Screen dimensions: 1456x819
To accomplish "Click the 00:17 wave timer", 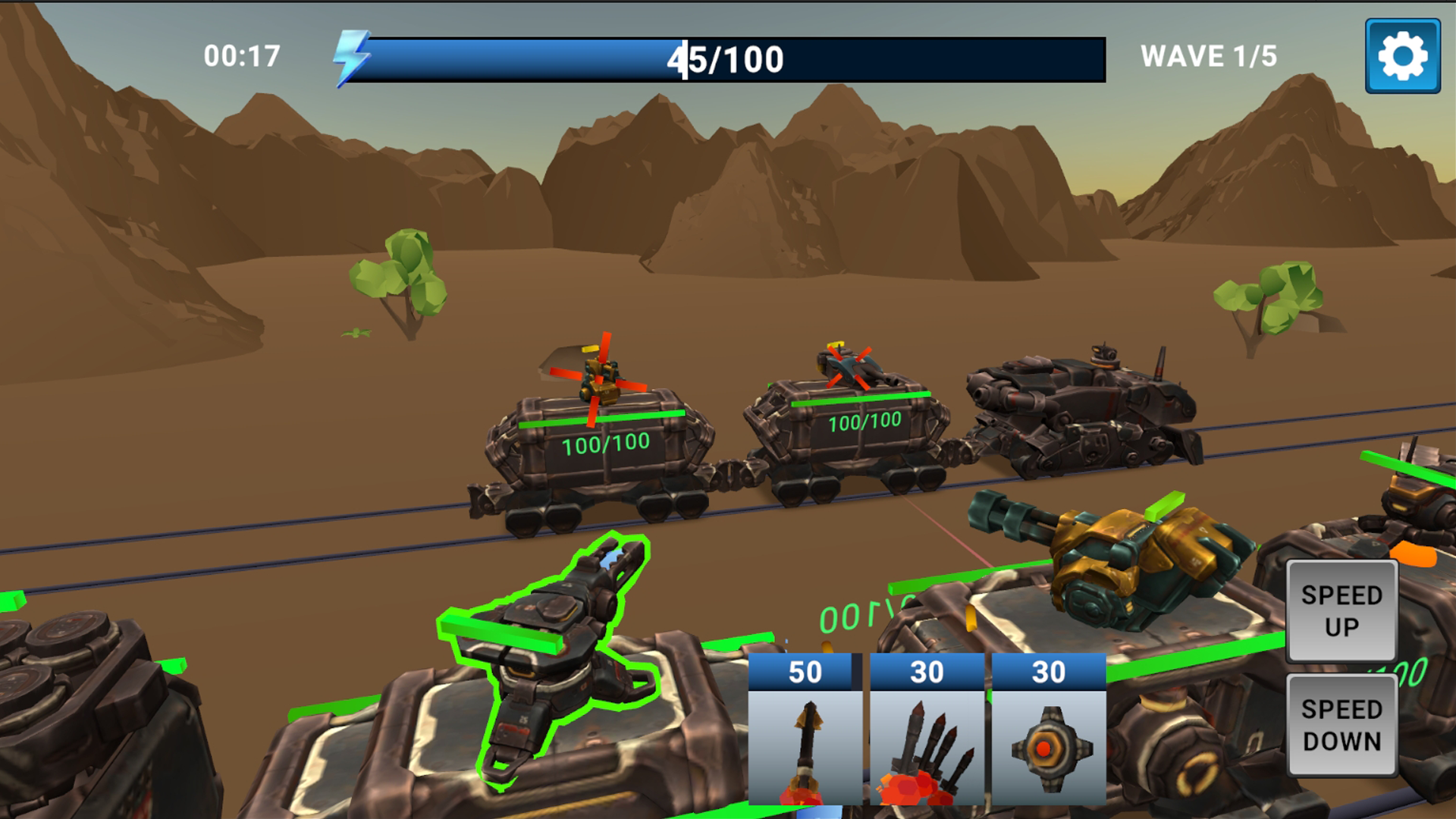I will click(x=240, y=55).
